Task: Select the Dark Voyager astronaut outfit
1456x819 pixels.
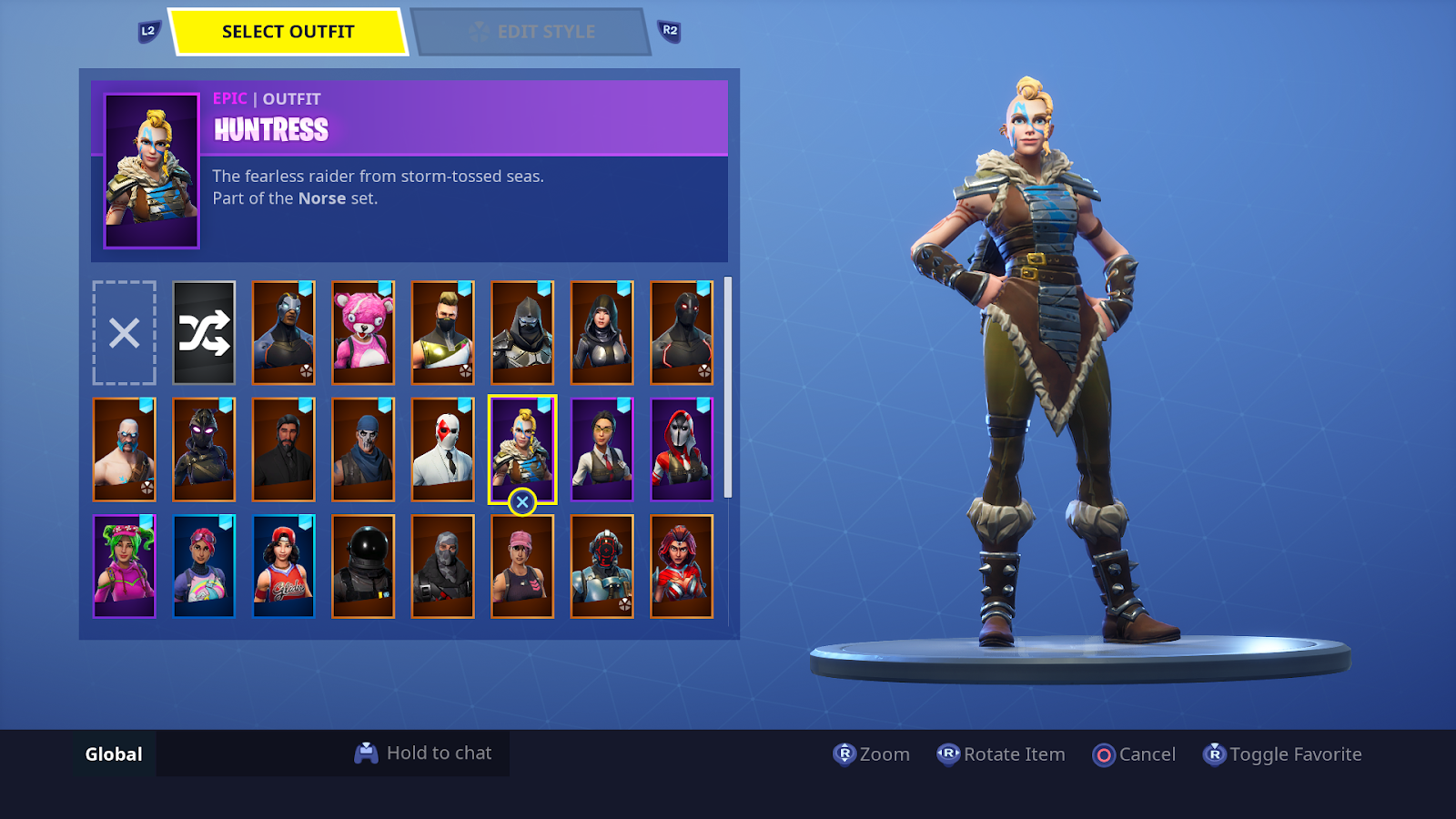Action: tap(363, 564)
